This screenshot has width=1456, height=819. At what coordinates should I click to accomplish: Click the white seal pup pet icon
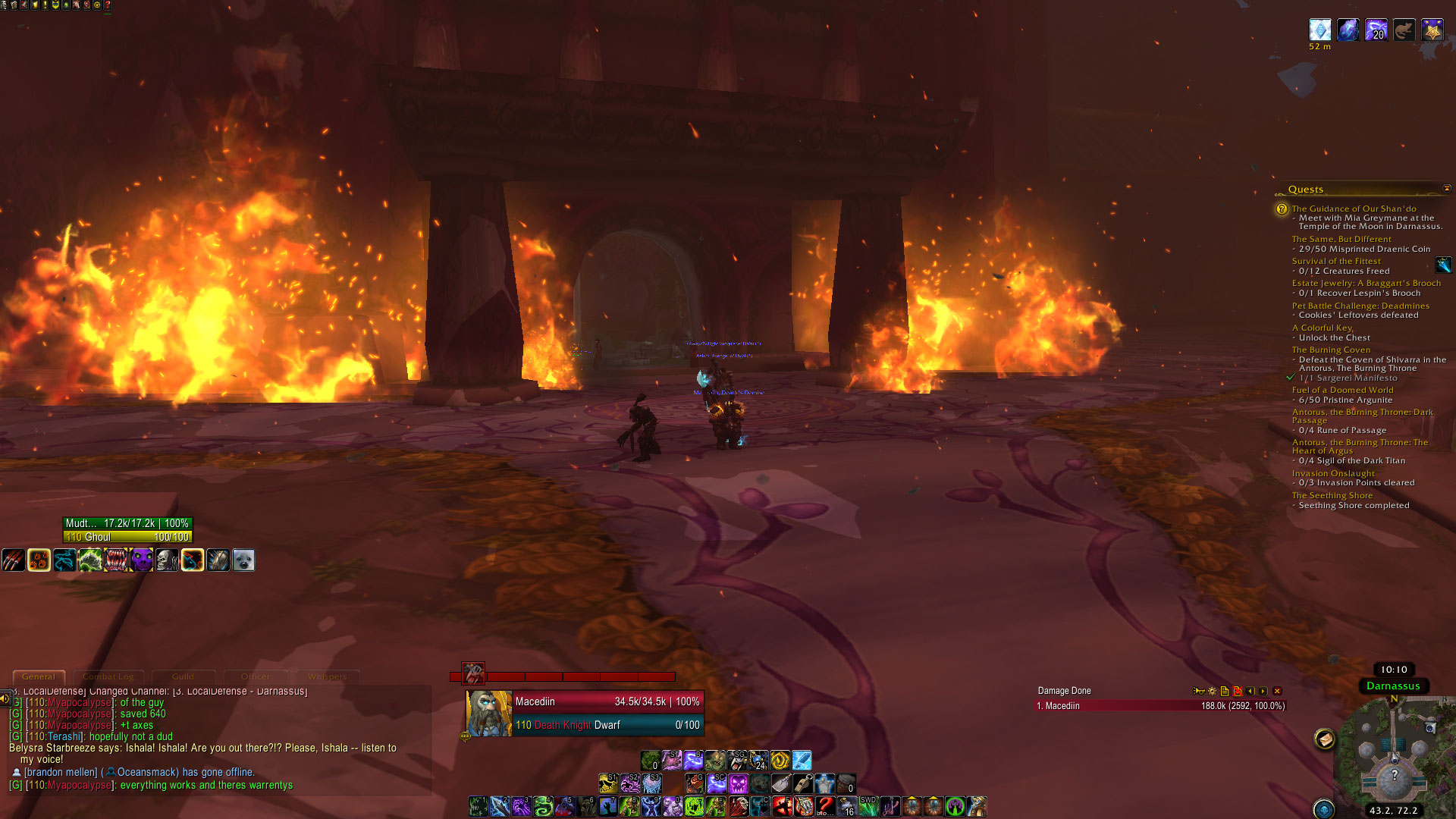point(243,560)
